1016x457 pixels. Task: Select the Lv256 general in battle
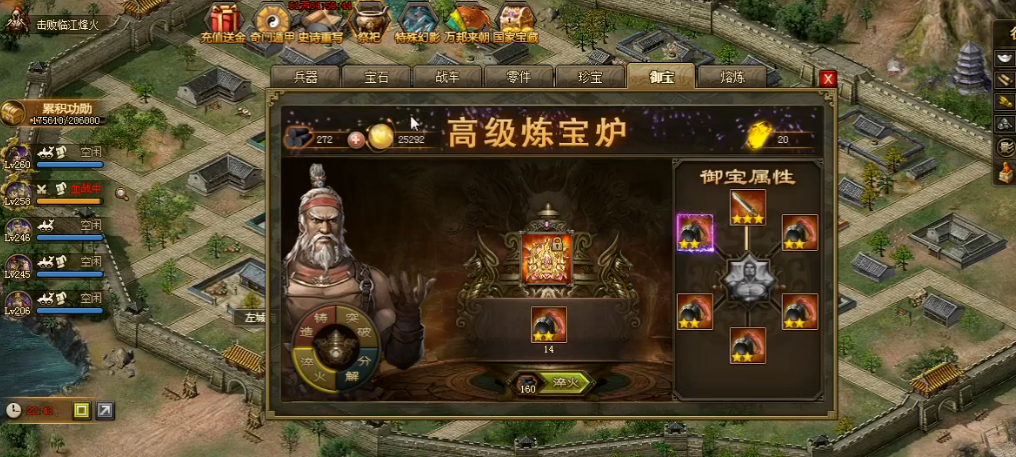(18, 190)
